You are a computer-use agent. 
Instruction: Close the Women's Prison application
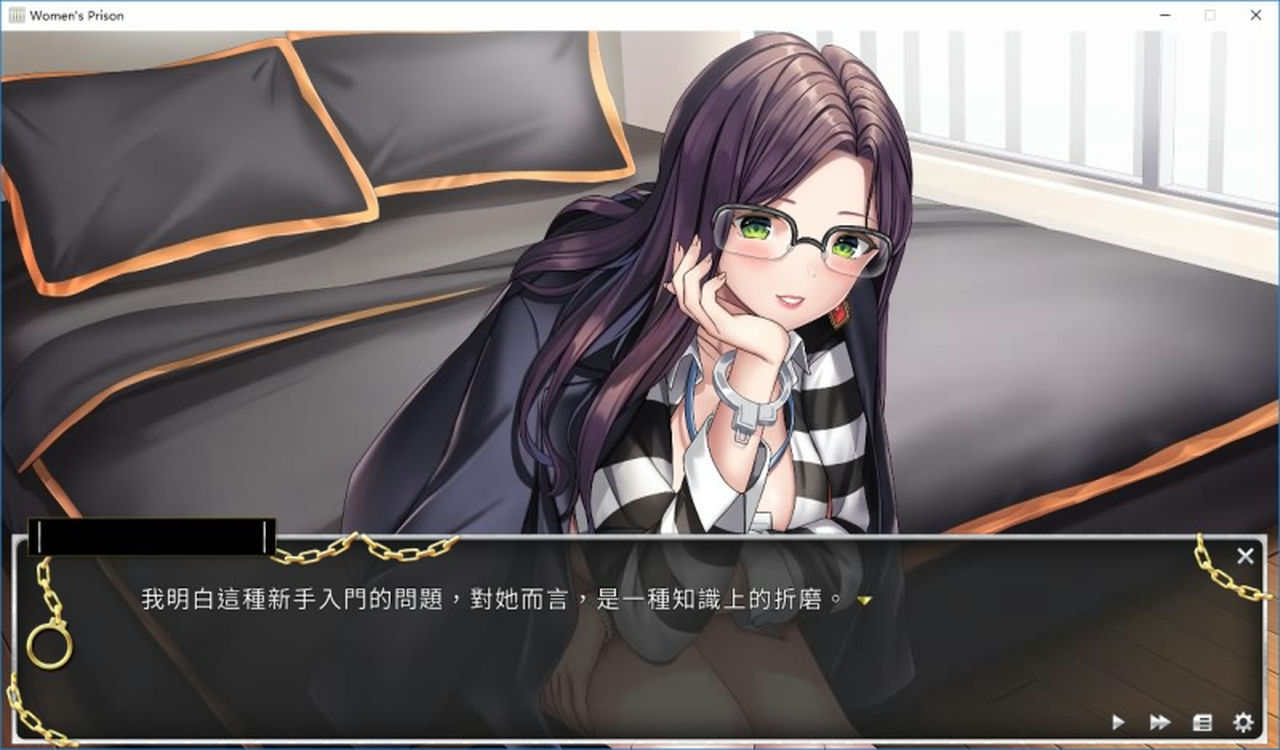tap(1255, 15)
